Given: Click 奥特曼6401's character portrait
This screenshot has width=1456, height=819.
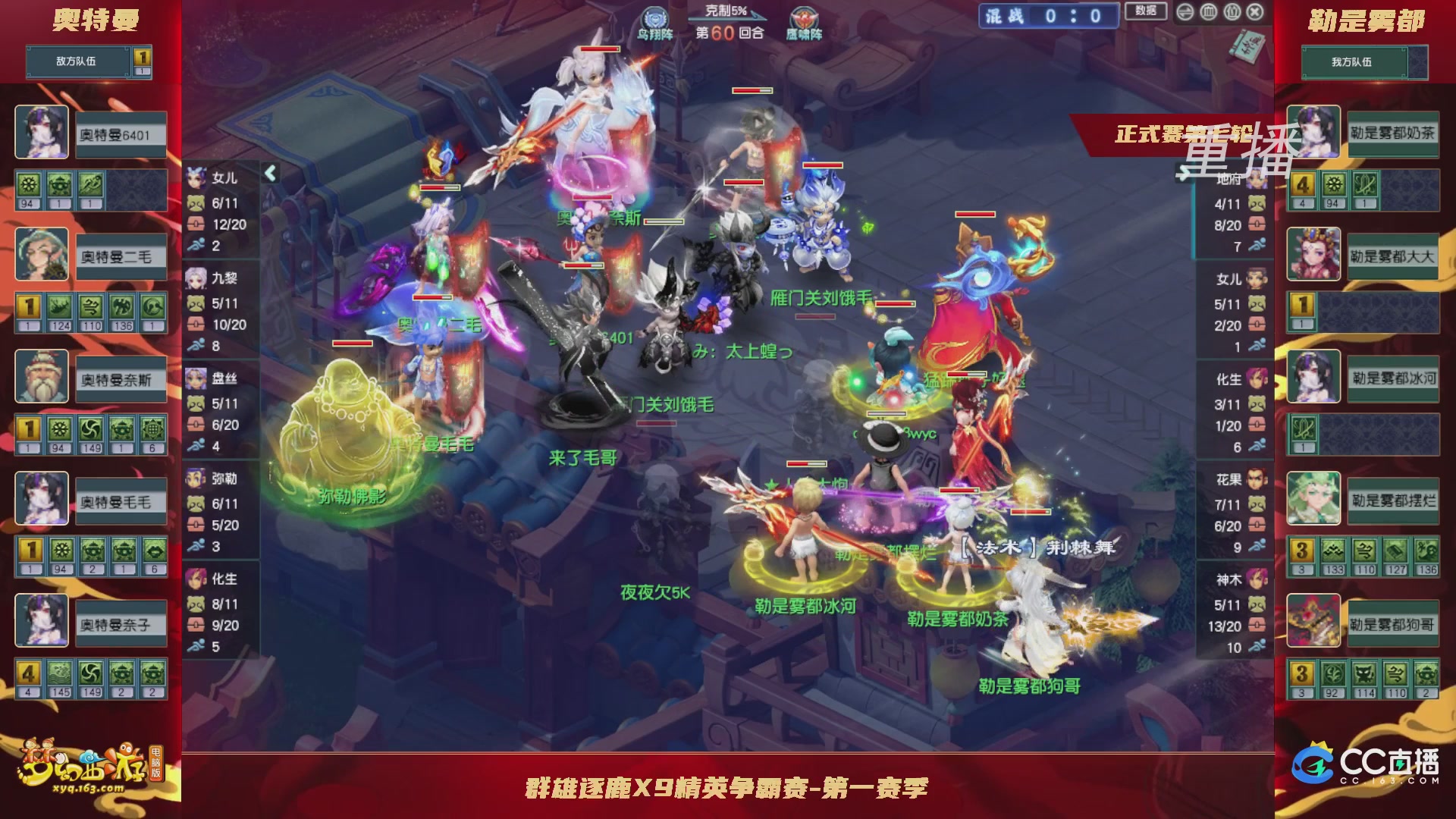Looking at the screenshot, I should tap(42, 133).
